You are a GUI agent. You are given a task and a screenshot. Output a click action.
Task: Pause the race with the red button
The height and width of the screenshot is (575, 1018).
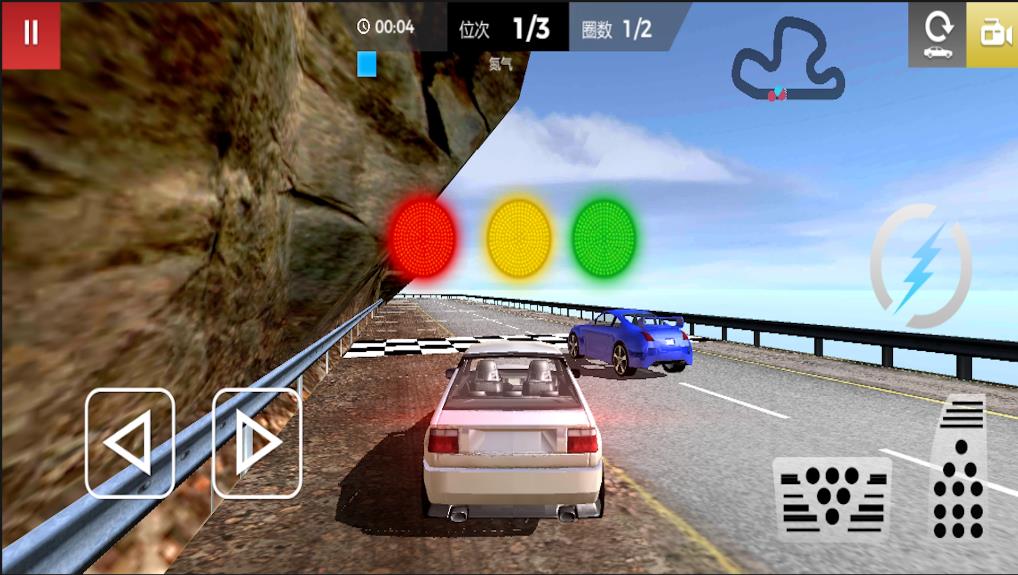point(31,34)
